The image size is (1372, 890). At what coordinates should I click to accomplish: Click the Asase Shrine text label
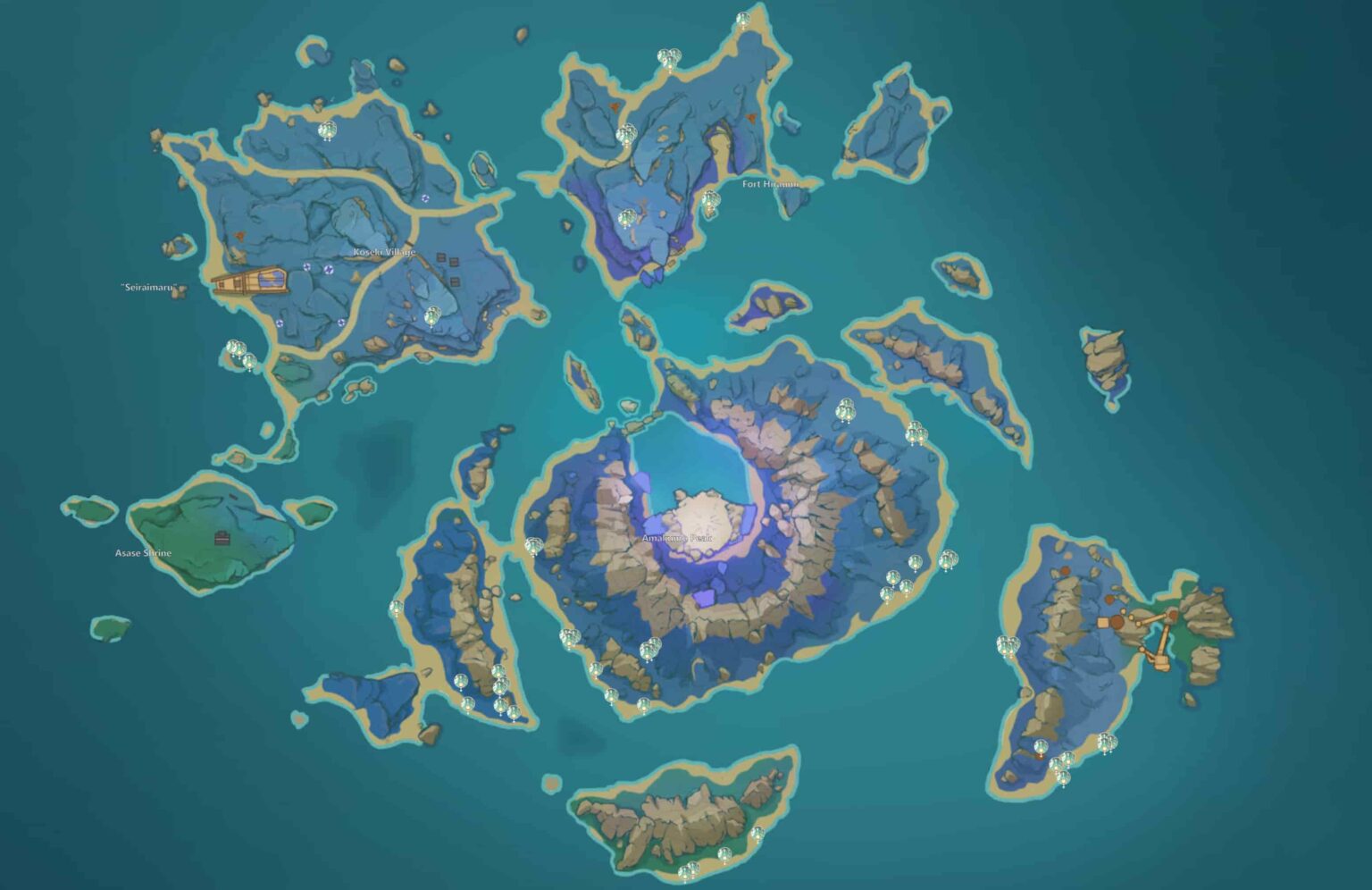[143, 551]
